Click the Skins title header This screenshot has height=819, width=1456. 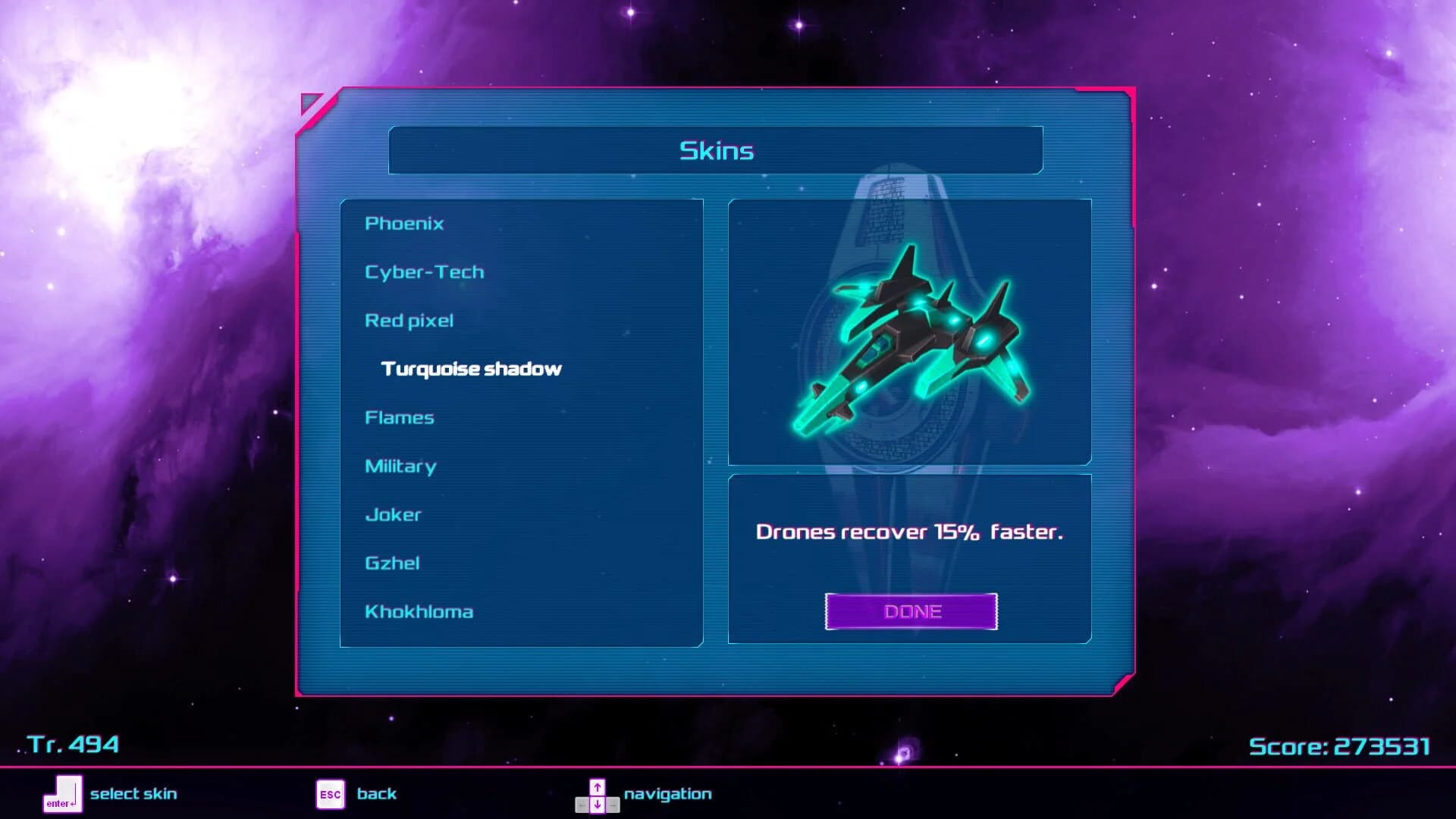(x=716, y=150)
